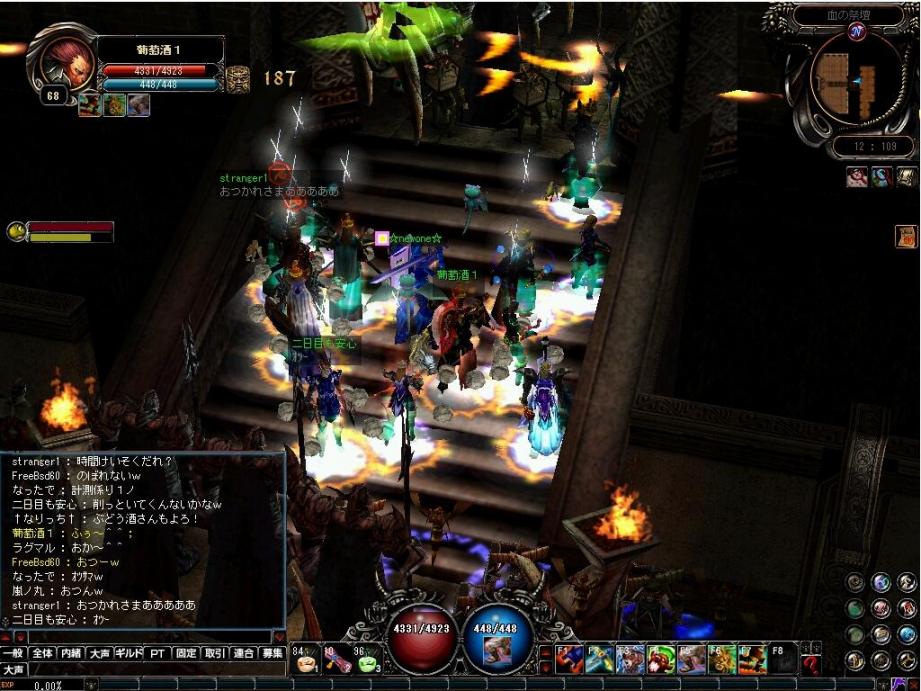Image resolution: width=921 pixels, height=691 pixels.
Task: Switch to the 全体 chat tab
Action: point(42,653)
